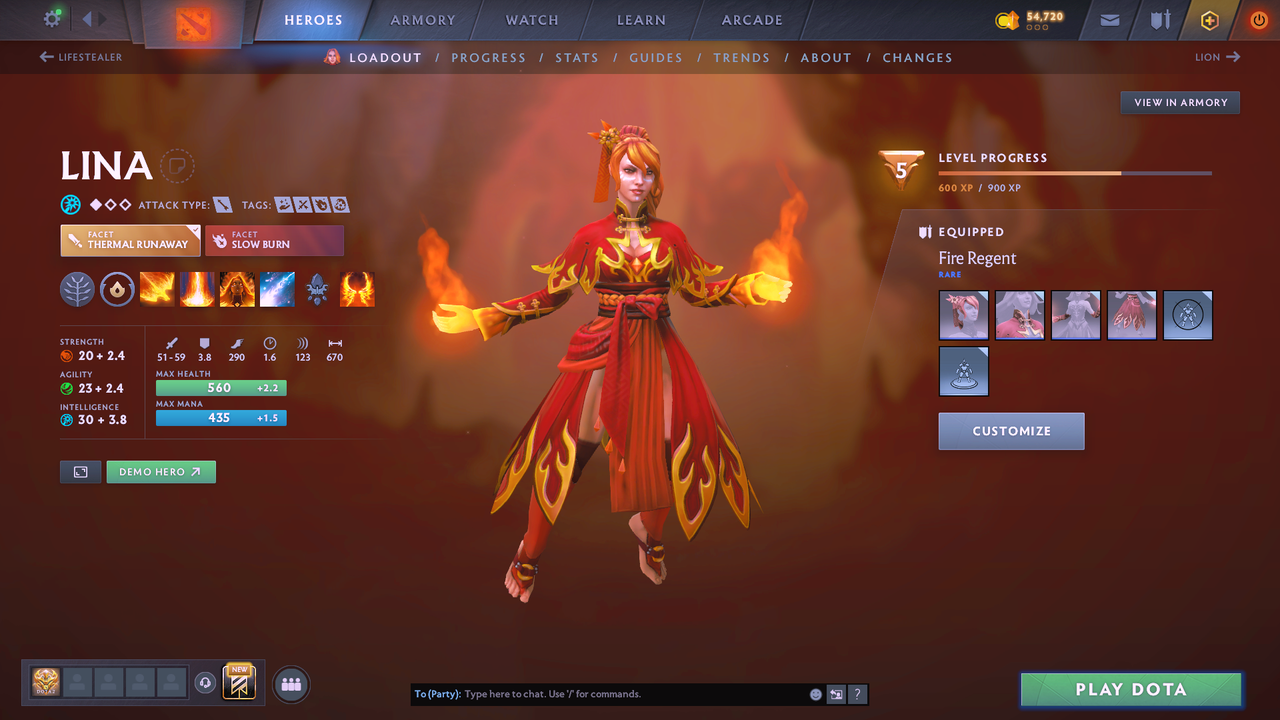The height and width of the screenshot is (720, 1280).
Task: Click the party invite friends icon
Action: (x=289, y=683)
